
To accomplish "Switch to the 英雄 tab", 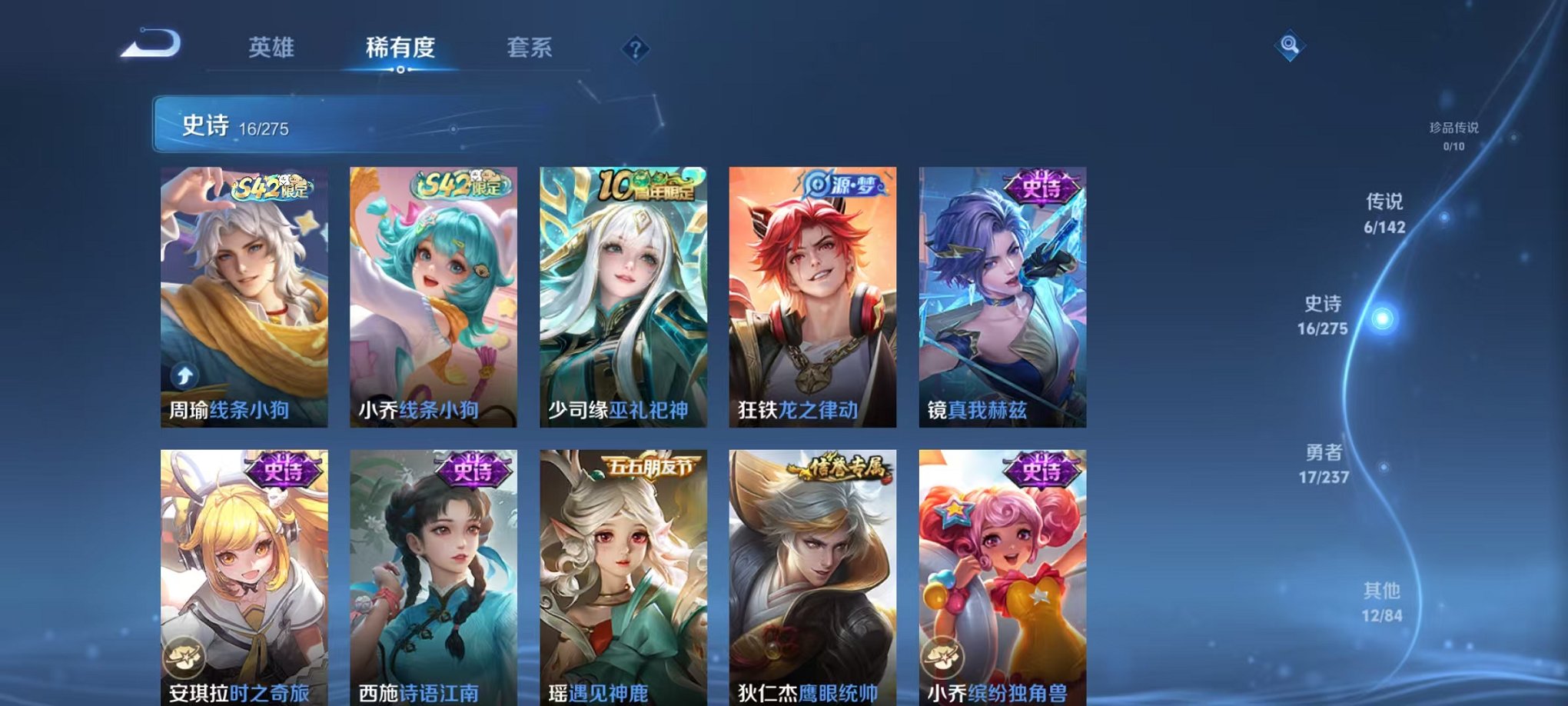I will tap(273, 48).
